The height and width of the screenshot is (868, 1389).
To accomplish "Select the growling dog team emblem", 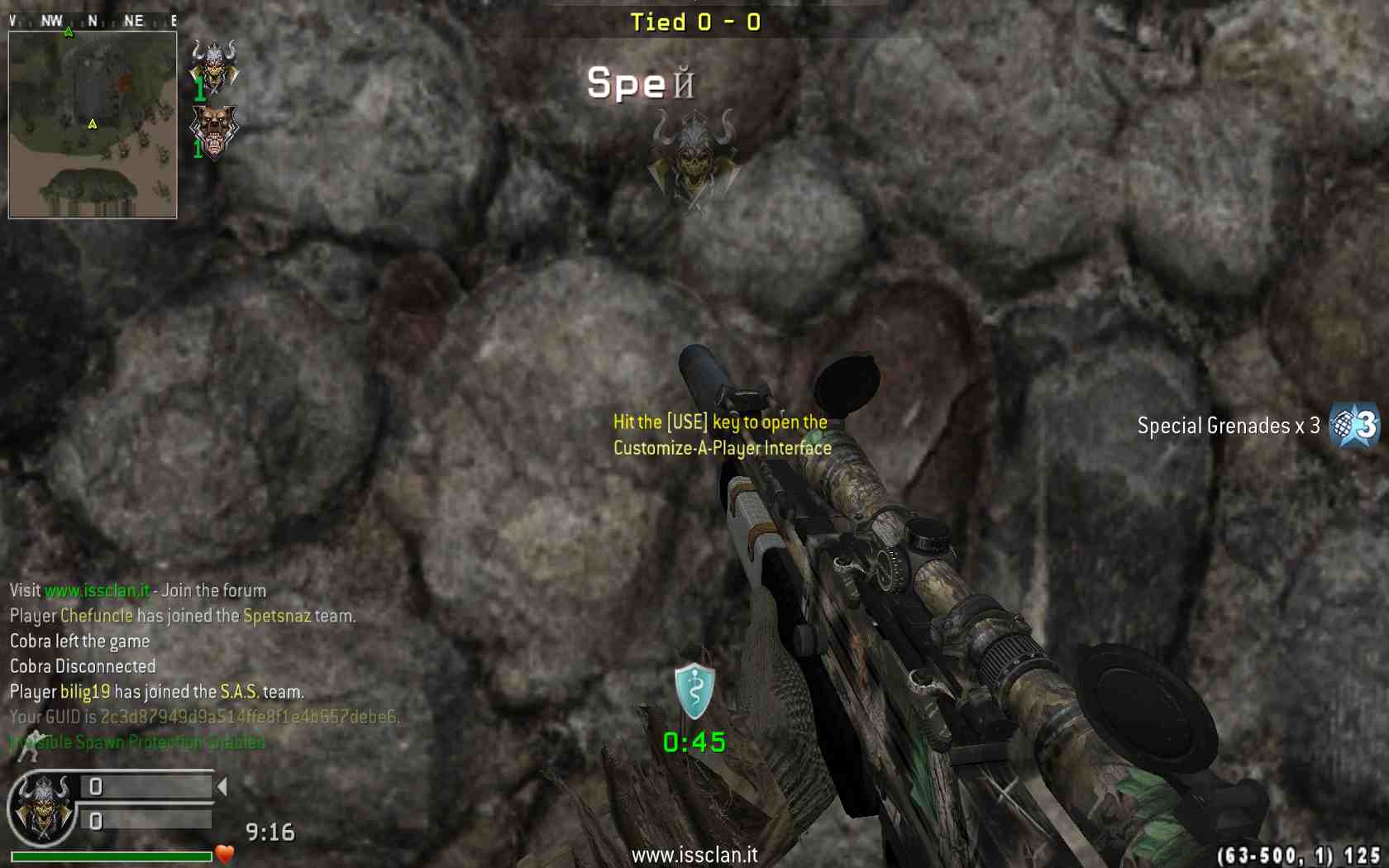I will (214, 131).
